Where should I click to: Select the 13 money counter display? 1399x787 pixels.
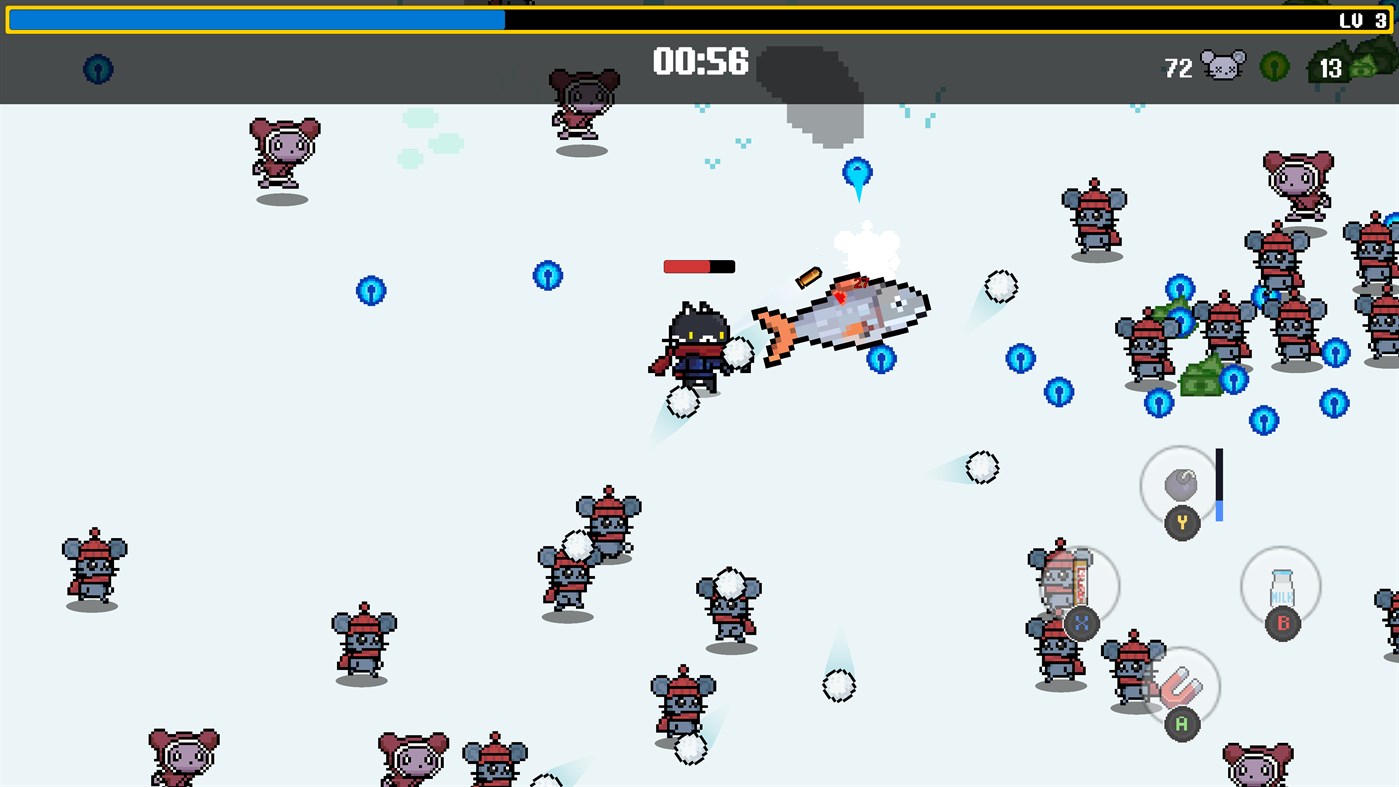click(1330, 67)
